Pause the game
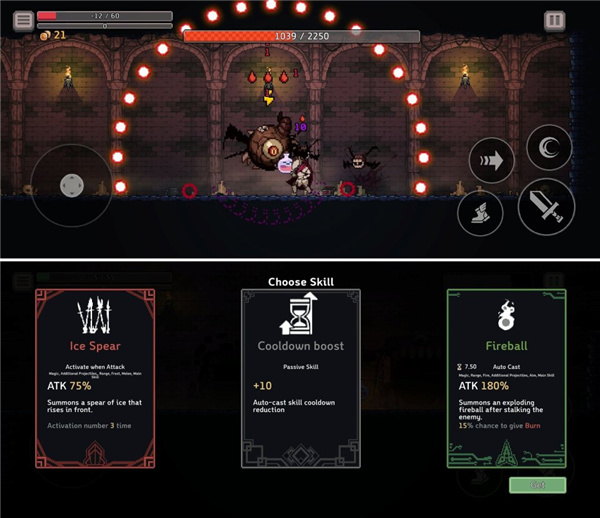The image size is (600, 518). pos(554,20)
